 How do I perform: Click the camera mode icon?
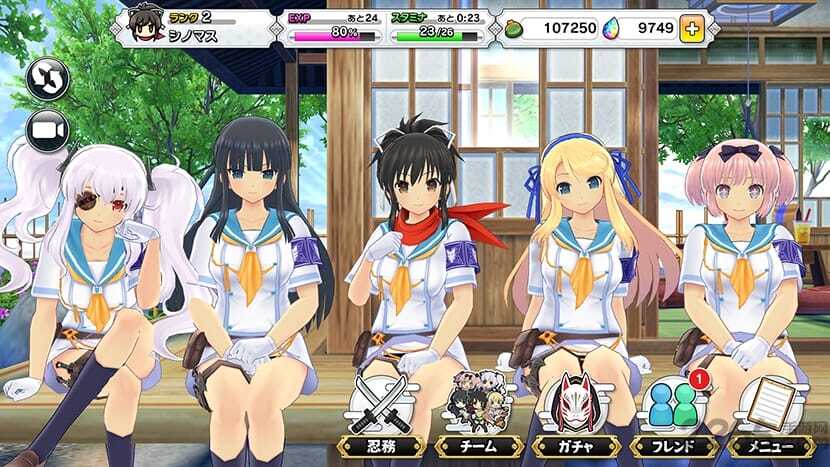pos(47,131)
